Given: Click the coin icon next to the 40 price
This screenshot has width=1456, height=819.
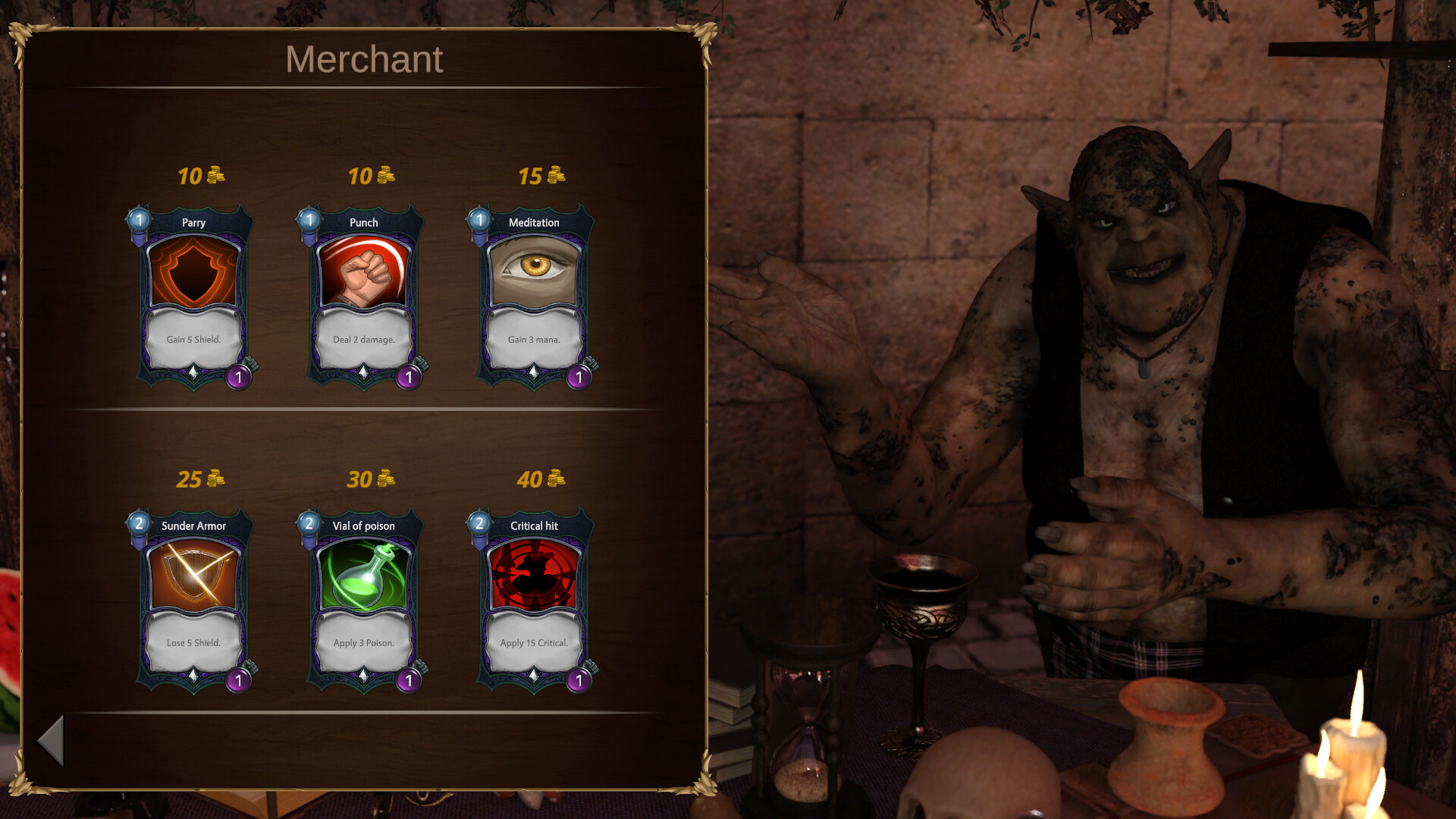Looking at the screenshot, I should [554, 478].
